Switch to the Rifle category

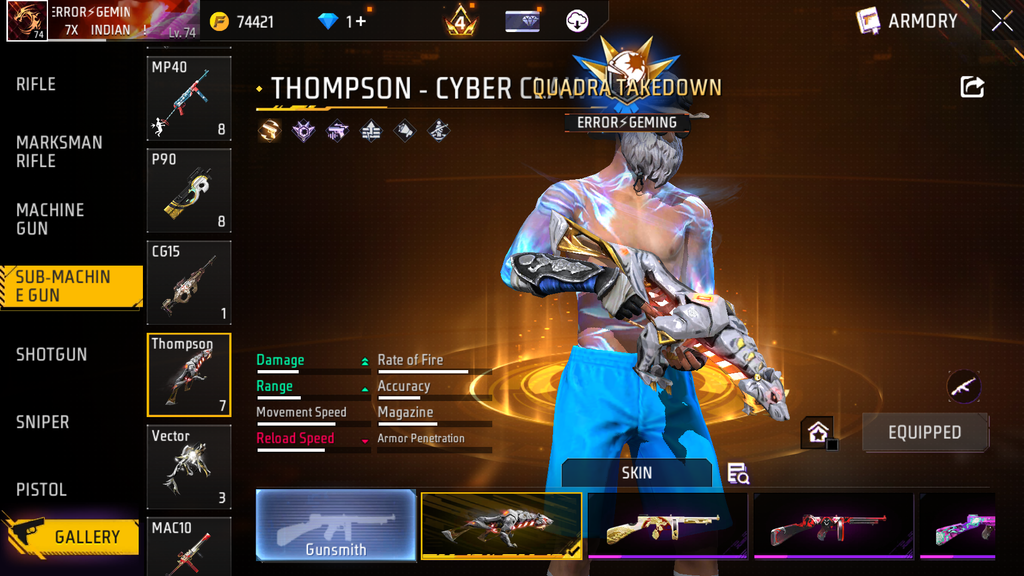tap(36, 85)
